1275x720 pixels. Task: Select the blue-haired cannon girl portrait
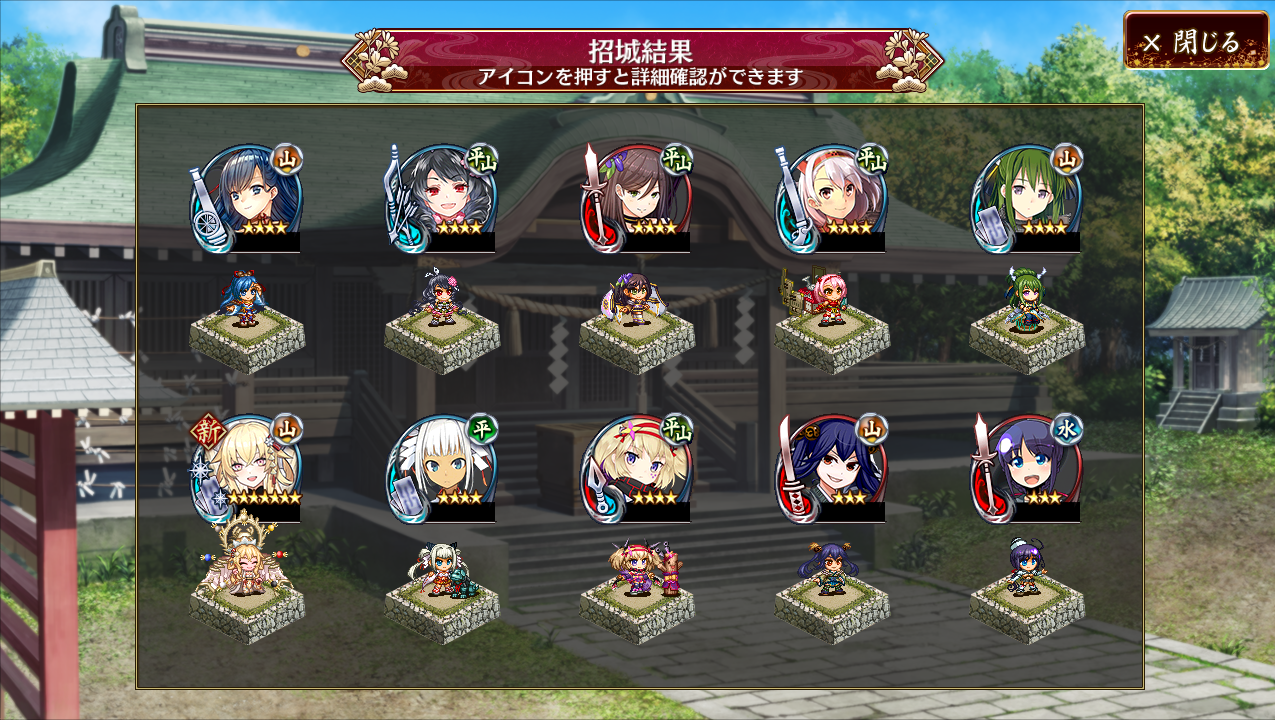[x=246, y=198]
